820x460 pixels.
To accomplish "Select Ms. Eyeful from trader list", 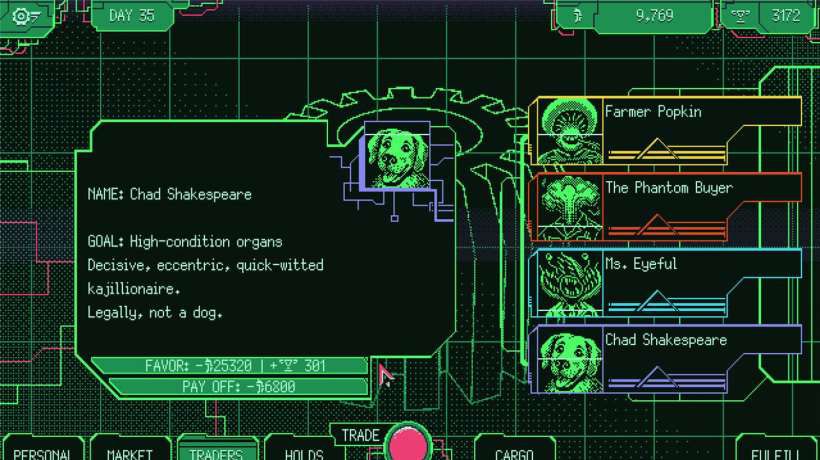I will 668,282.
